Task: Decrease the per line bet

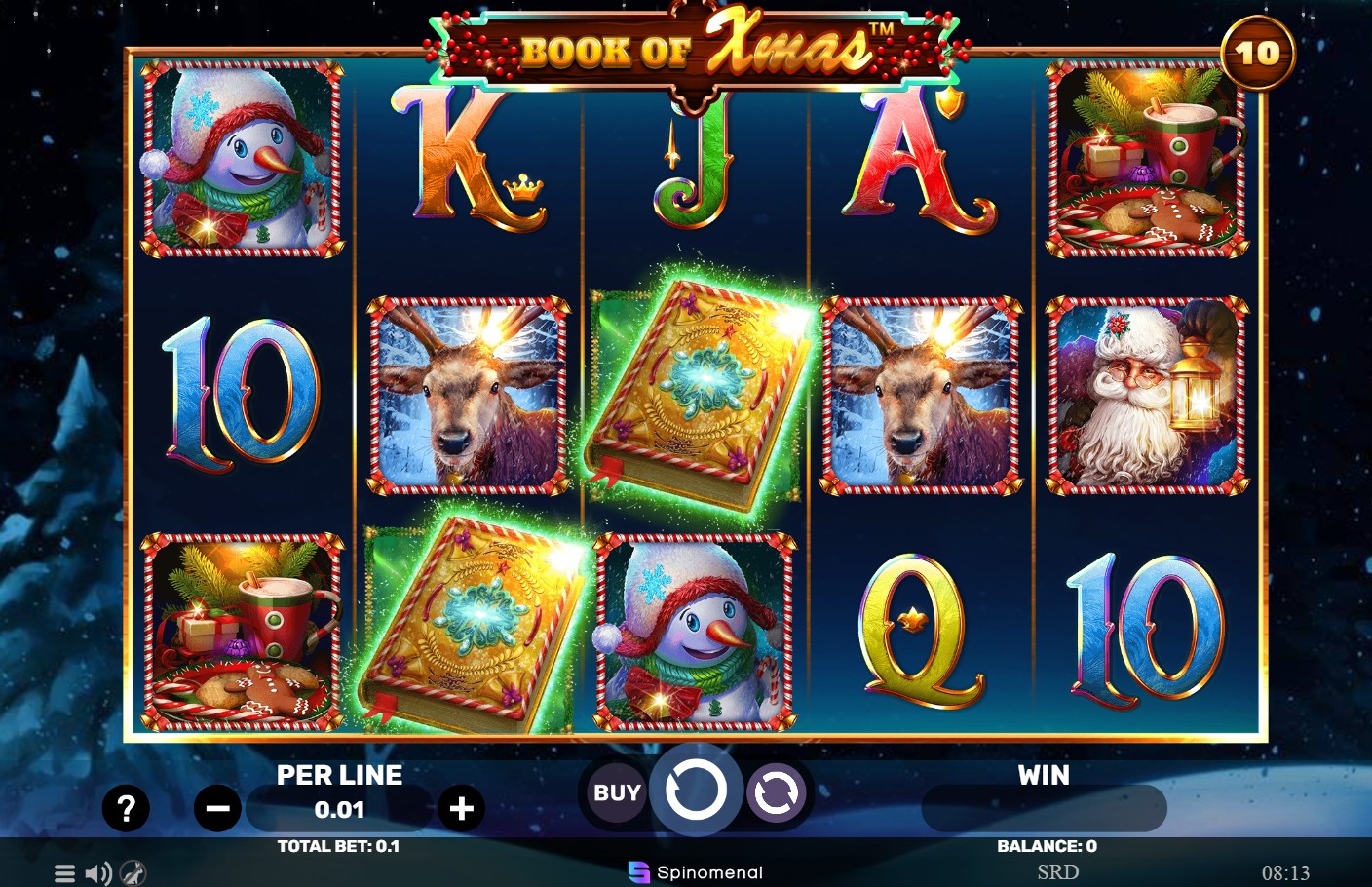Action: point(217,808)
